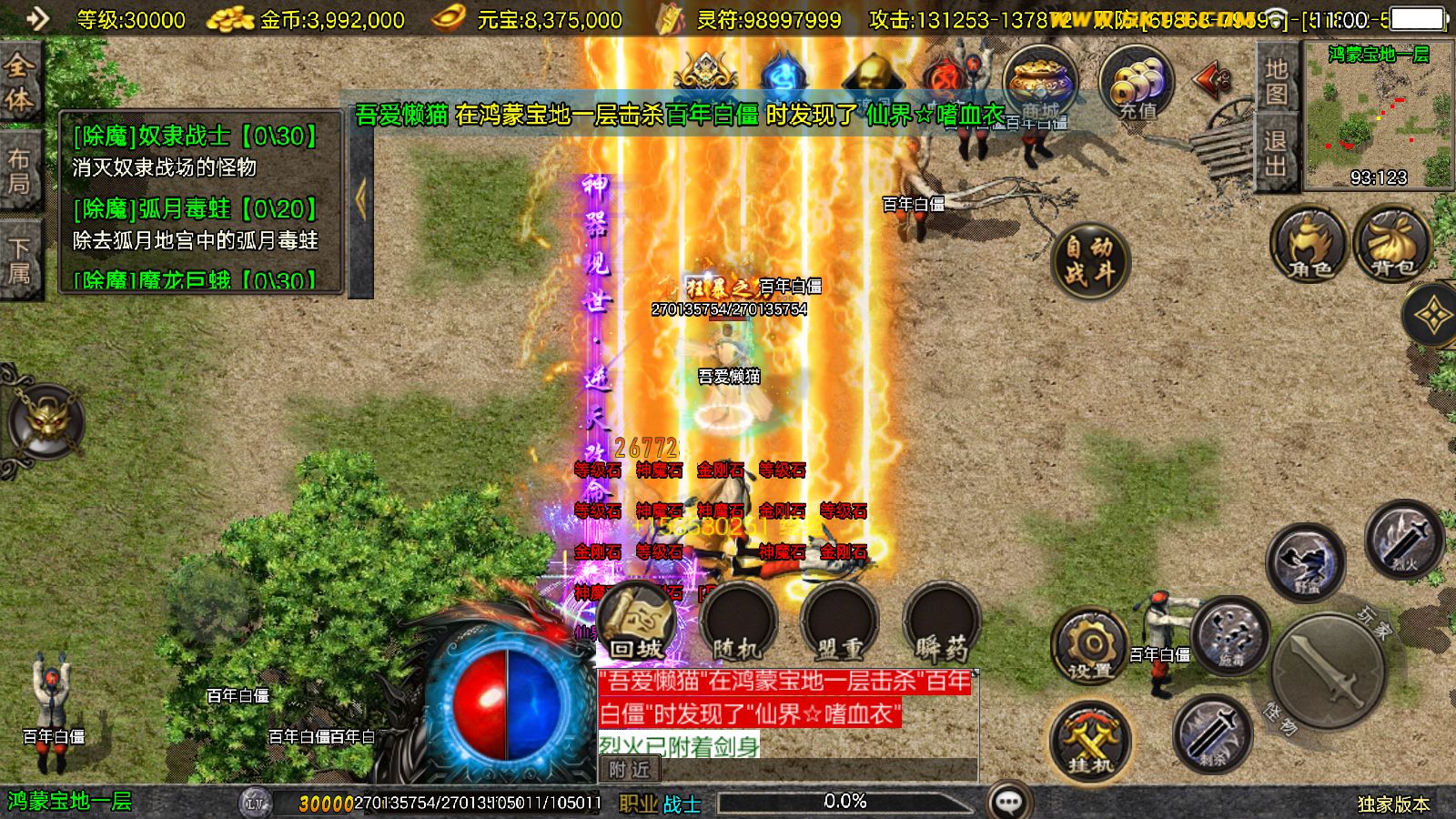Open the chat speech bubble button
The image size is (1456, 819).
tap(1008, 802)
